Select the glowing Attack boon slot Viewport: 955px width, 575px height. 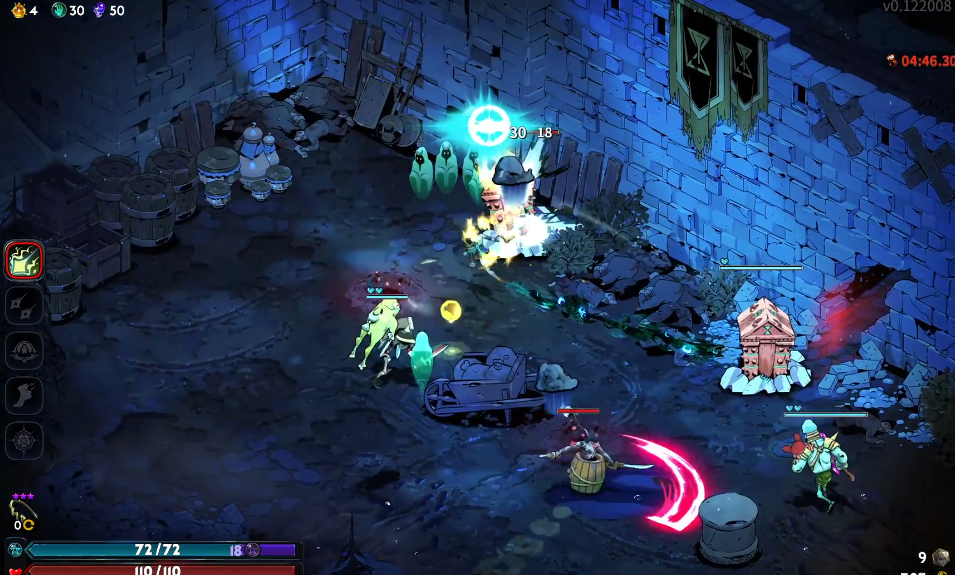pos(24,261)
